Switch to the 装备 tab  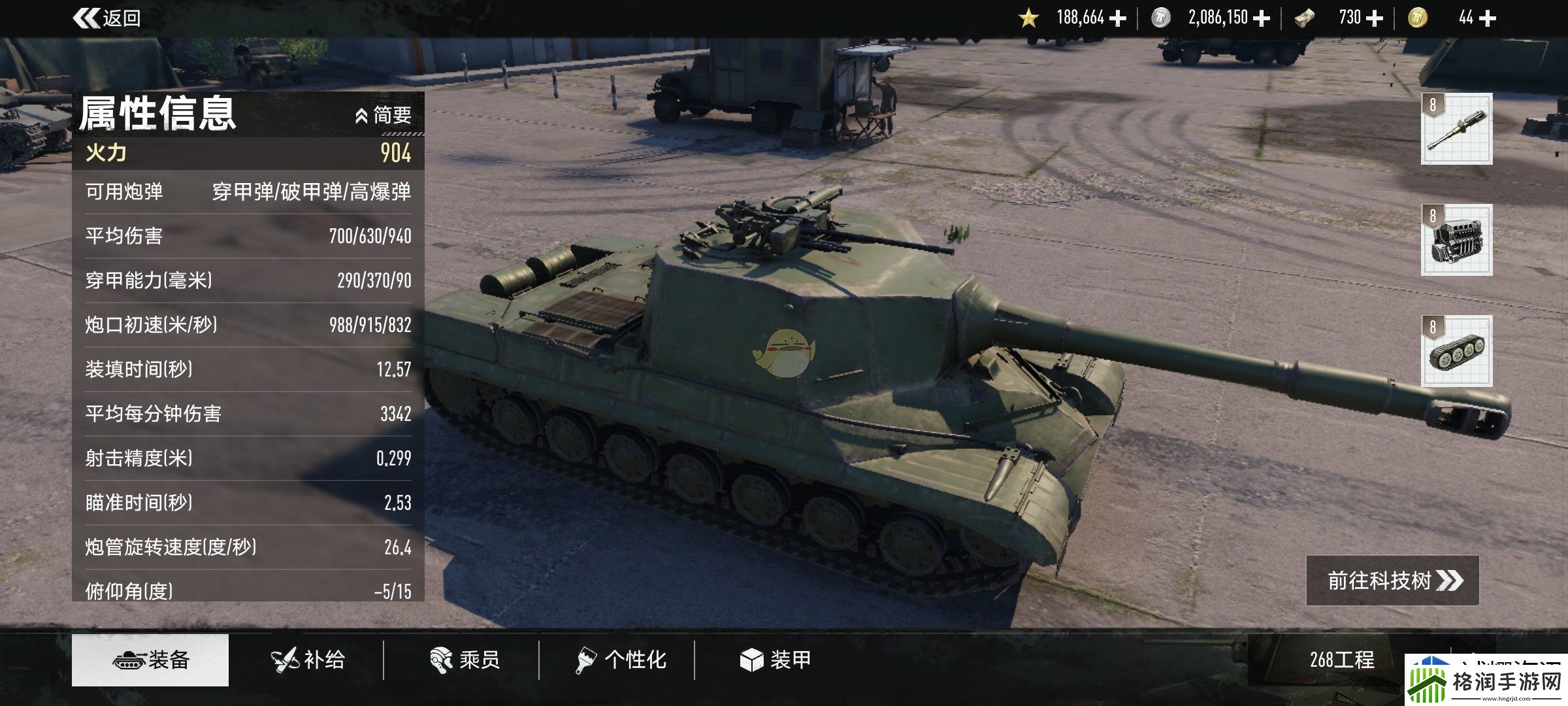coord(150,660)
